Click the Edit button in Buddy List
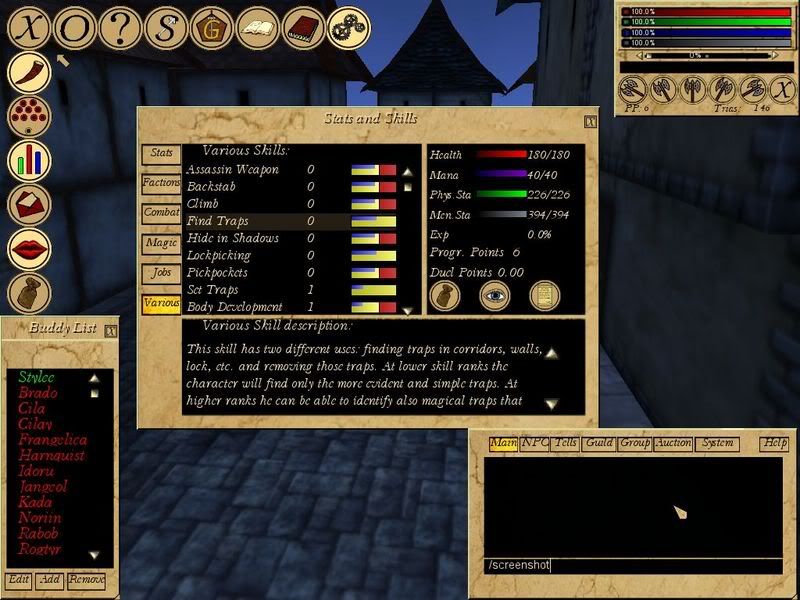 pos(18,580)
